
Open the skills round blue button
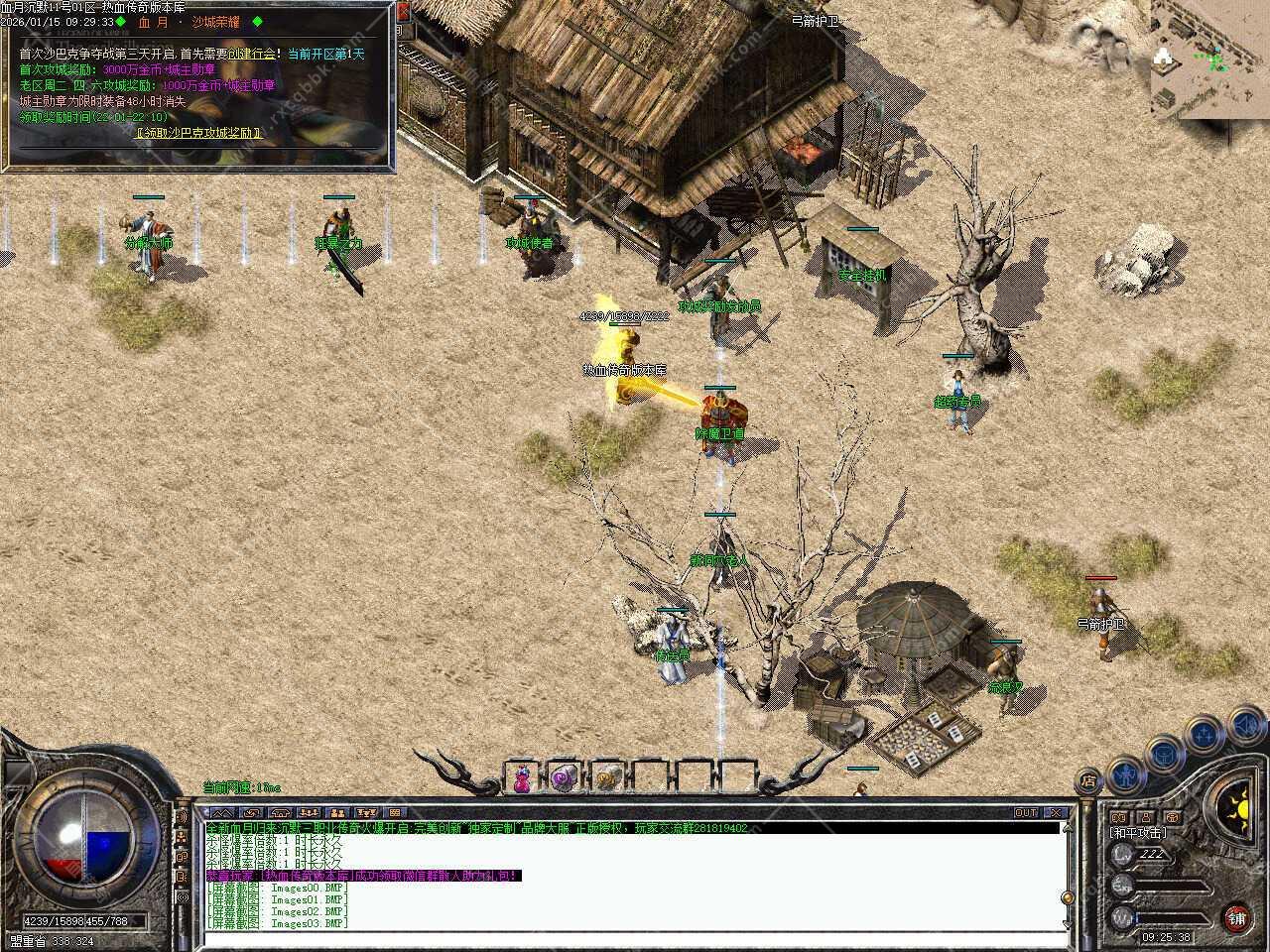[x=1205, y=734]
